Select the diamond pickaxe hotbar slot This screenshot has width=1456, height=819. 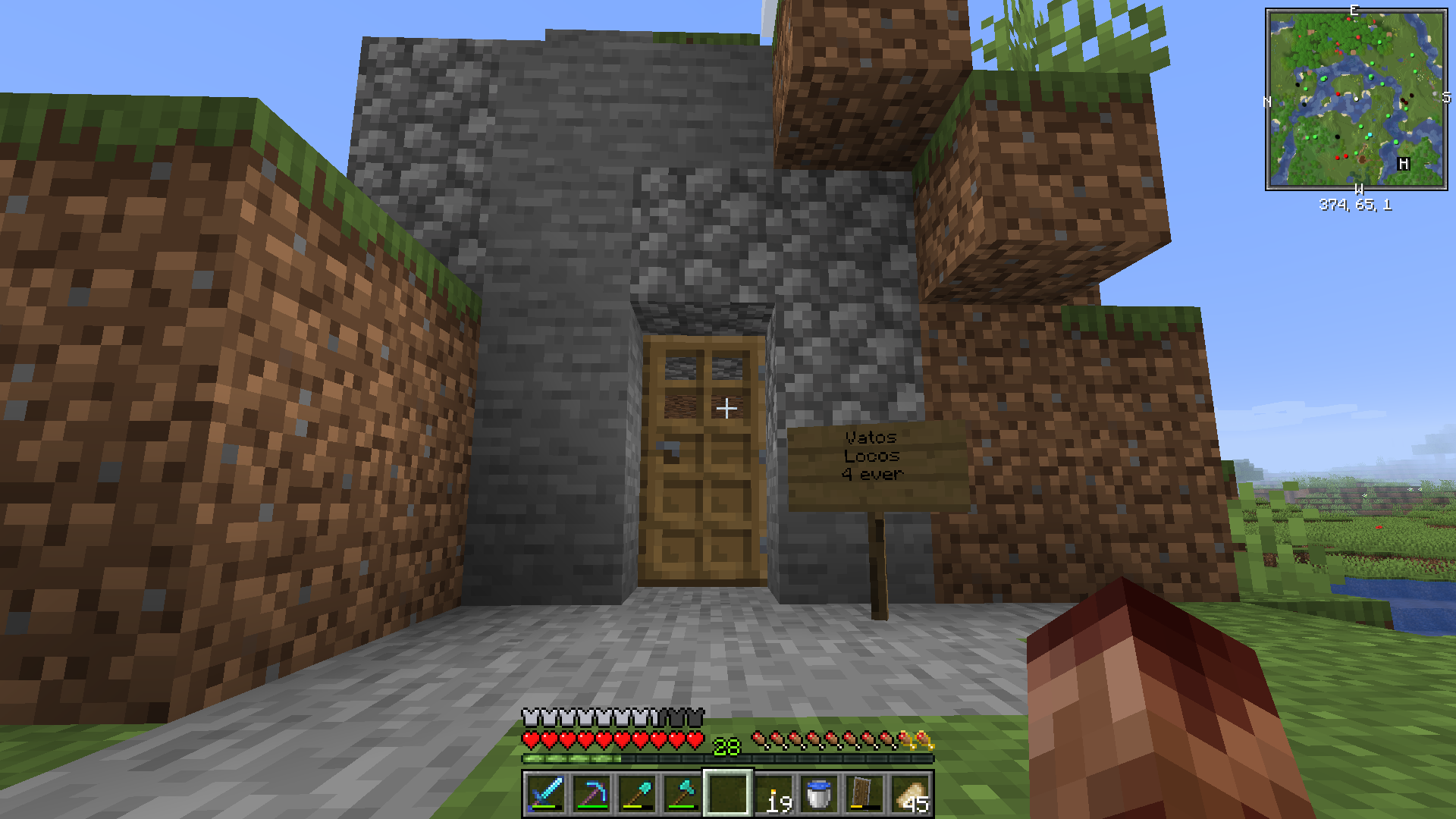[591, 794]
